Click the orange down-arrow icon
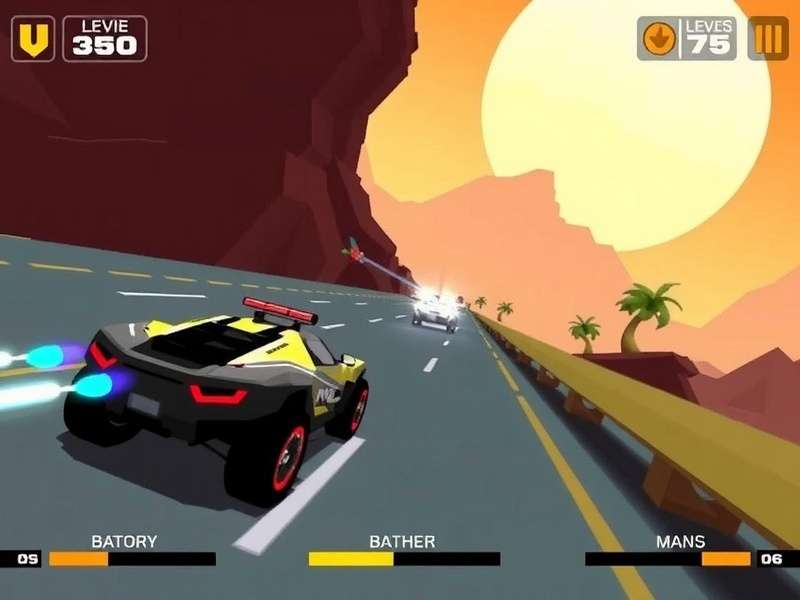 [660, 39]
